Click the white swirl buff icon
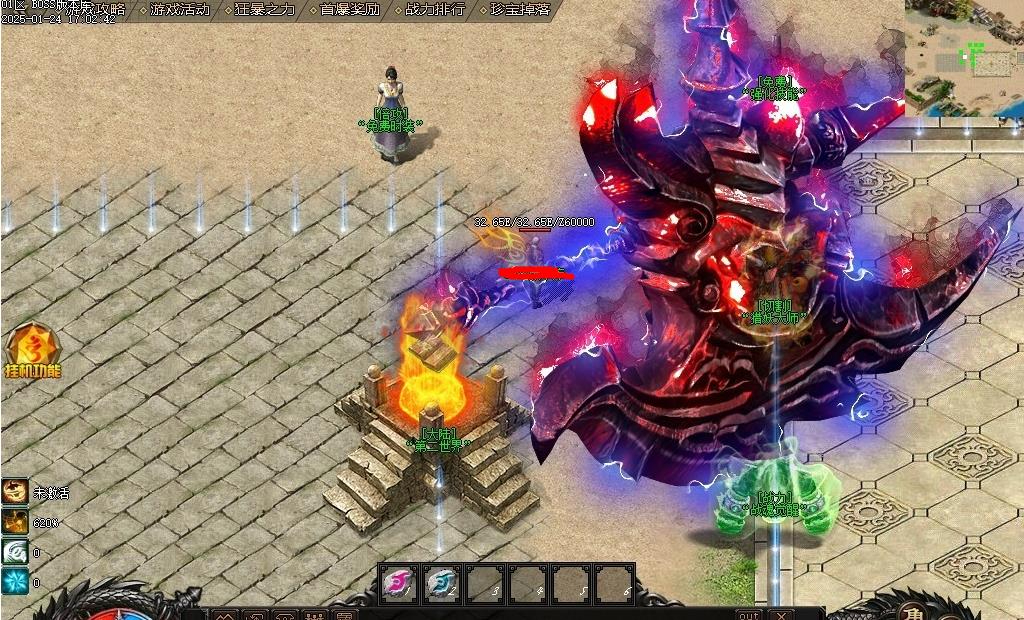1024x620 pixels. tap(15, 551)
